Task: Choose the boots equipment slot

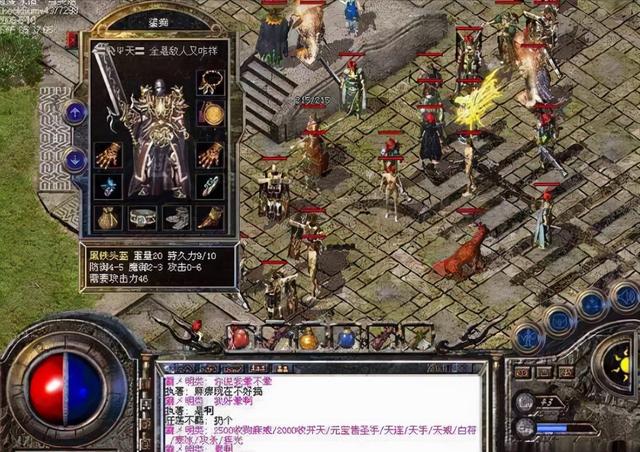Action: click(175, 217)
